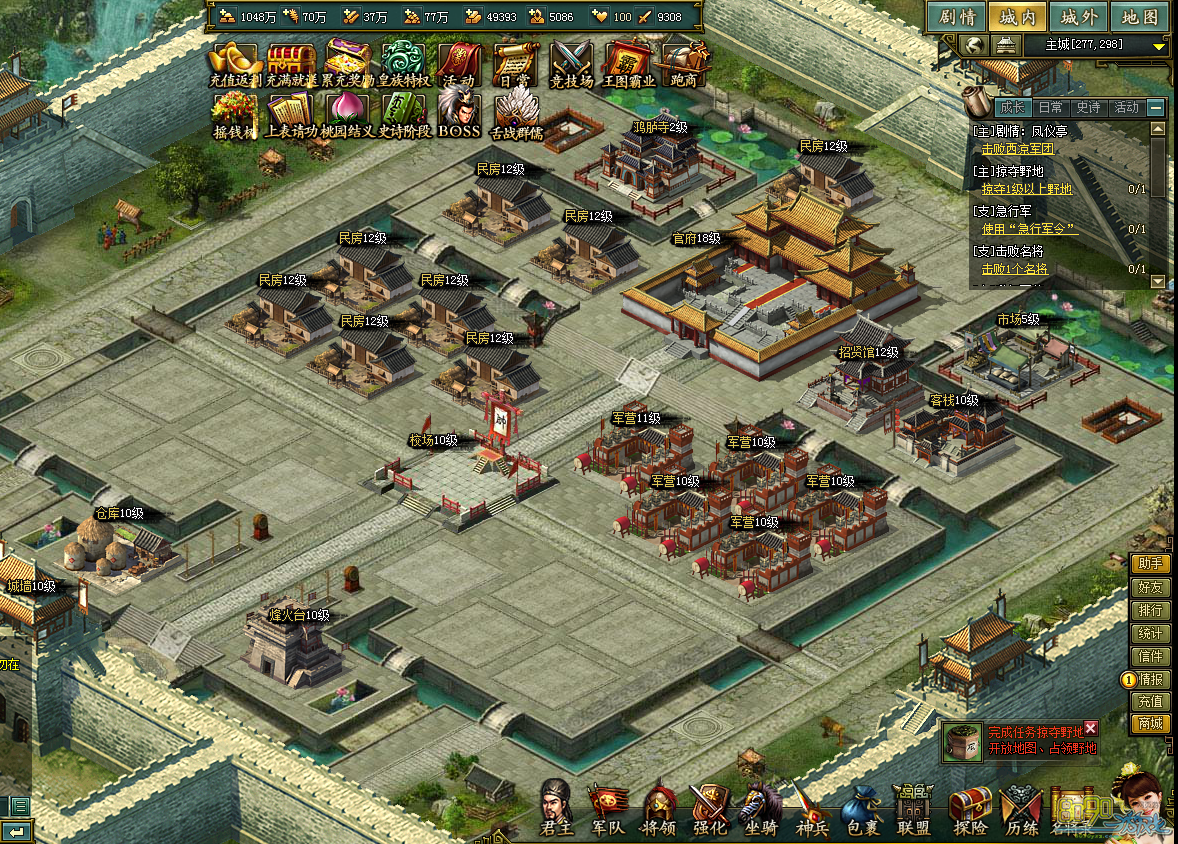Open the BOSS challenge icon
Viewport: 1178px width, 844px height.
point(459,113)
